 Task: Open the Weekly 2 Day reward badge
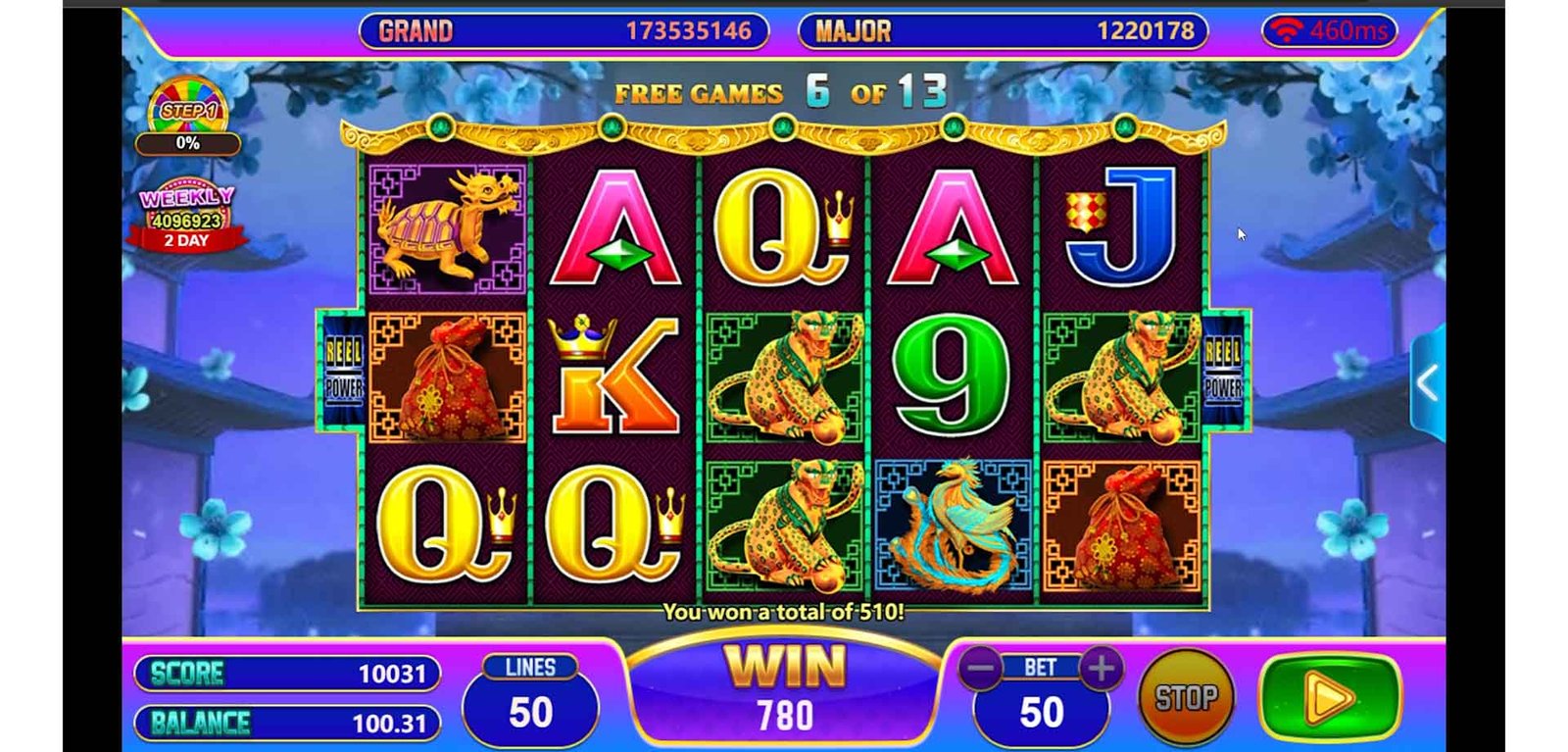tap(186, 218)
